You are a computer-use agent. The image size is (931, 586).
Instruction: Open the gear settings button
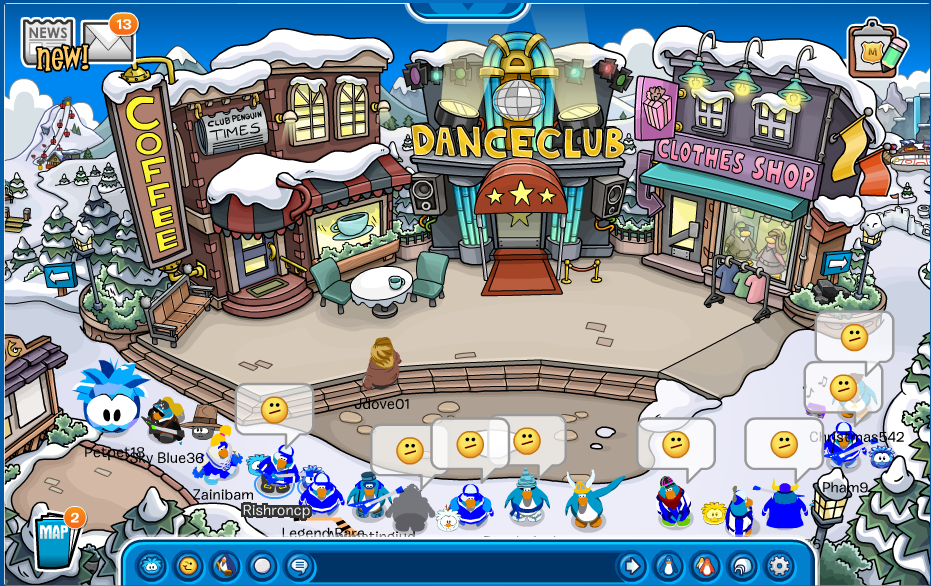coord(778,566)
